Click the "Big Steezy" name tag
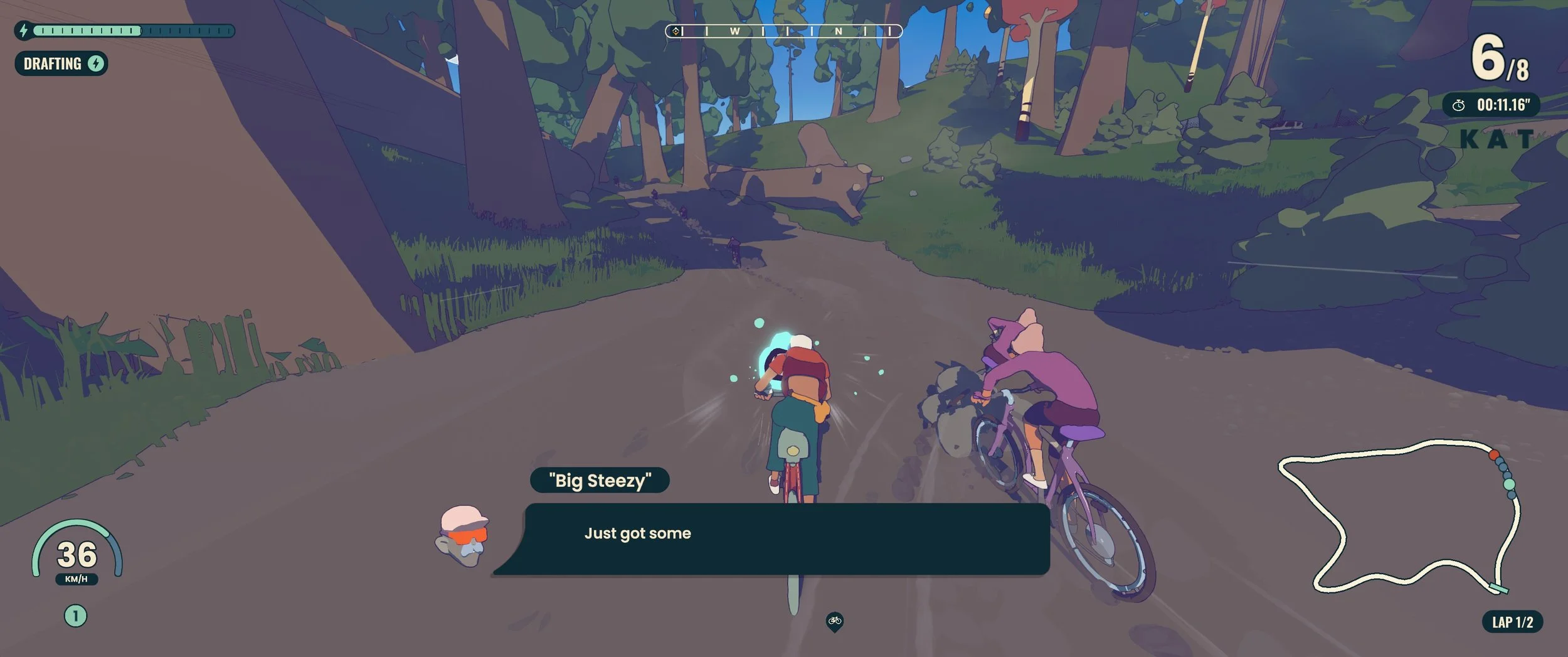The image size is (1568, 657). [600, 481]
